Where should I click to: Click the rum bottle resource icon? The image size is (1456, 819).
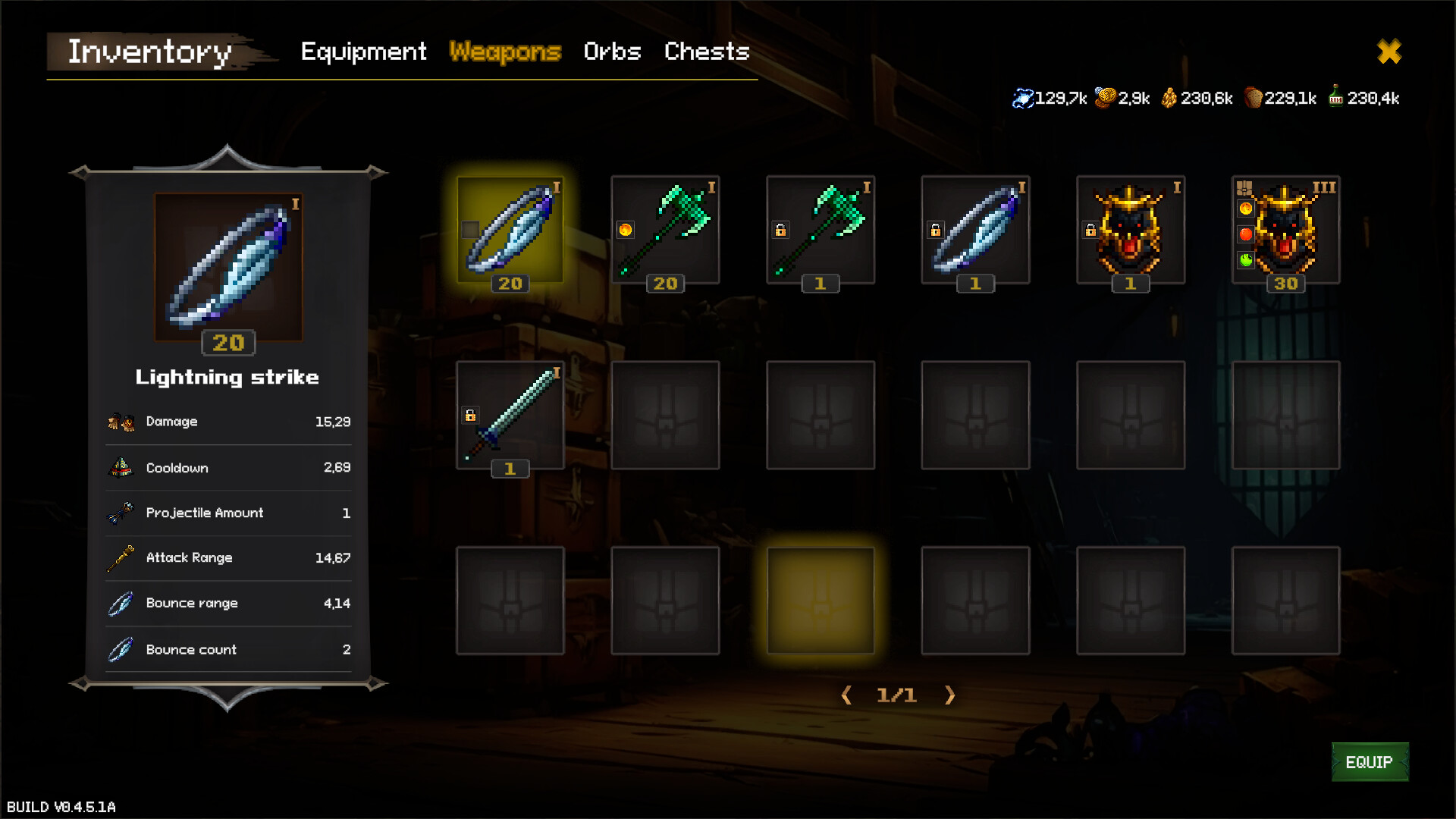point(1337,97)
